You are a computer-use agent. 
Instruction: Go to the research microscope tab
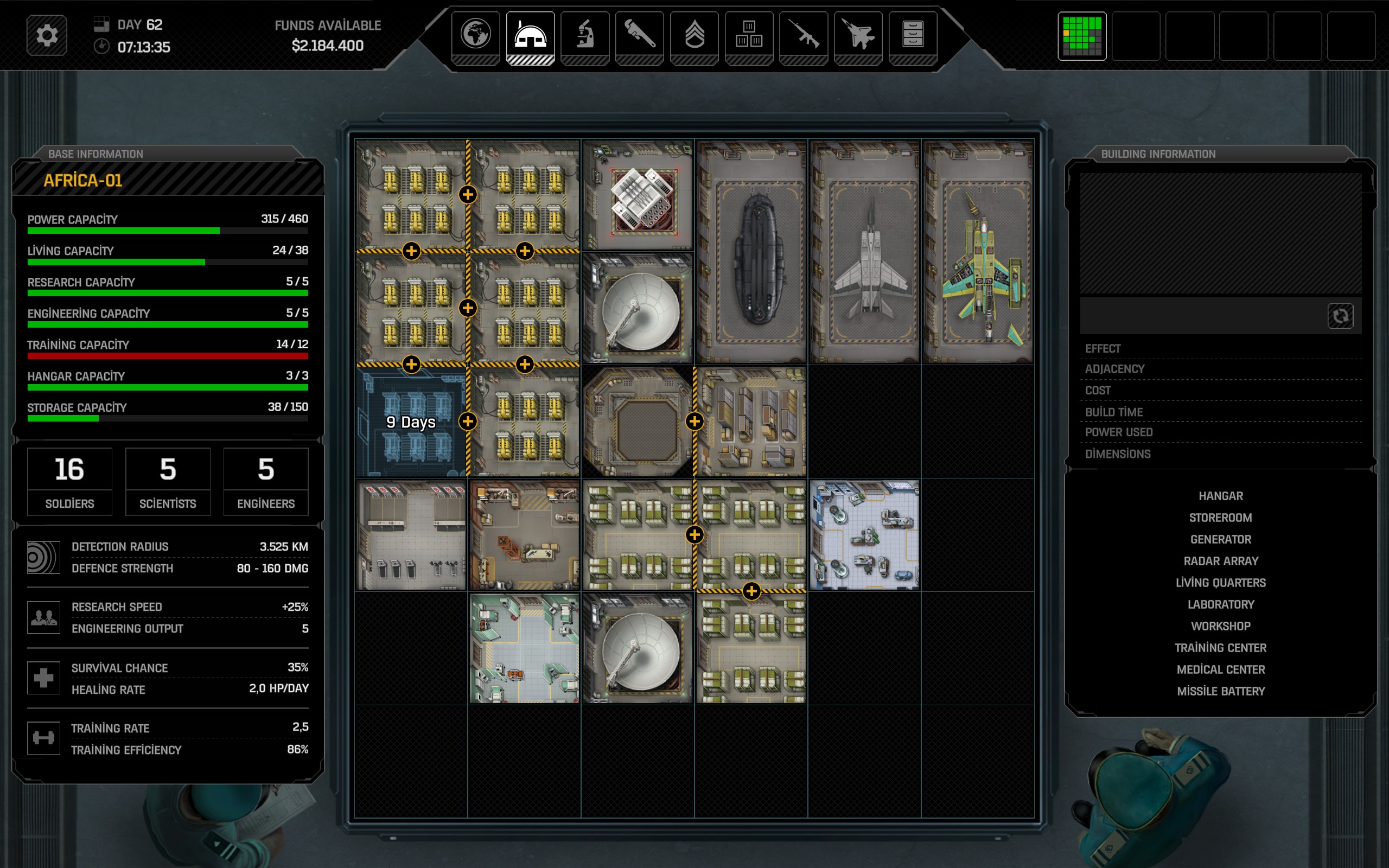point(585,35)
